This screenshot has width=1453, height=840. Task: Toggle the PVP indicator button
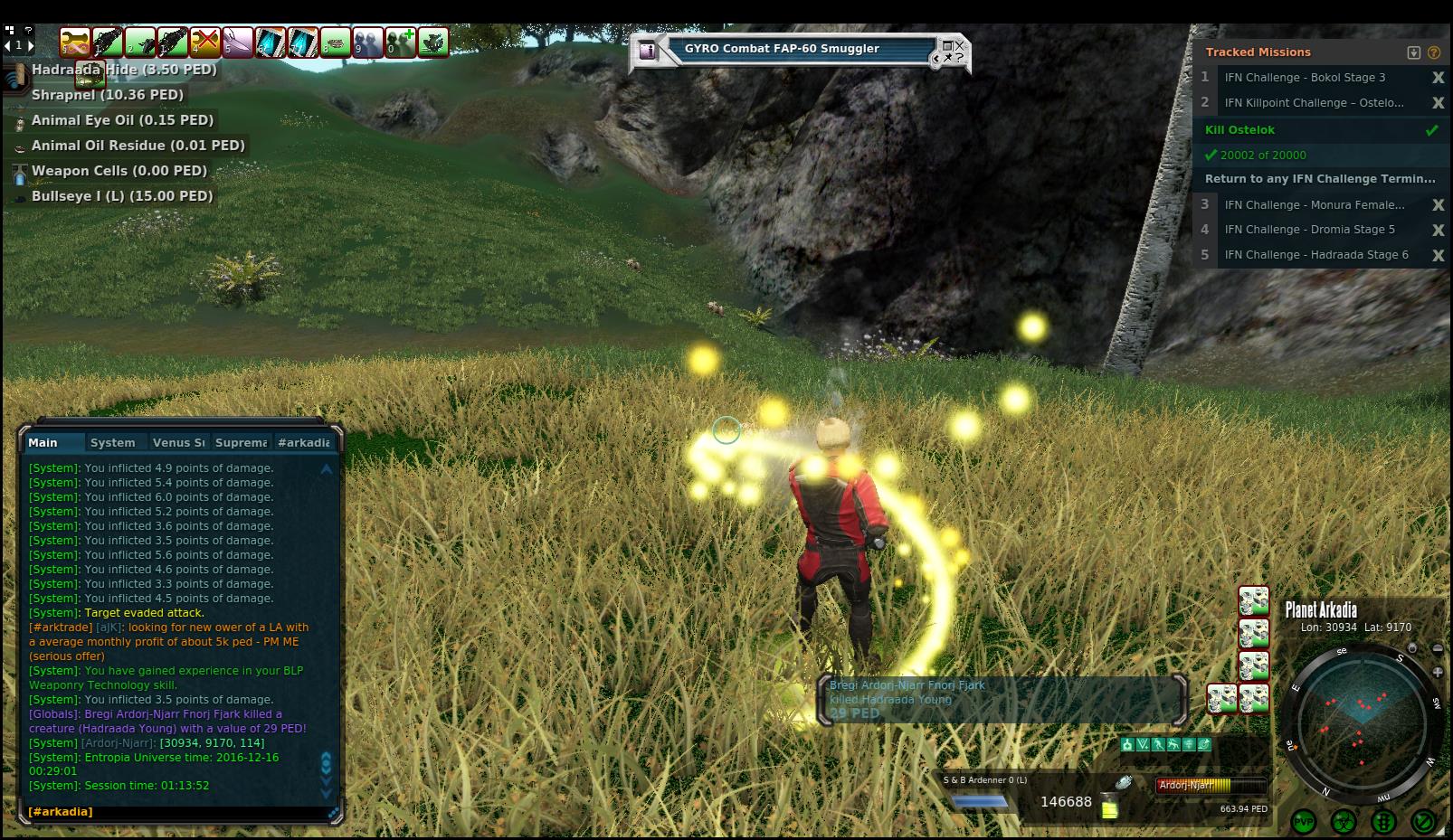pyautogui.click(x=1304, y=821)
